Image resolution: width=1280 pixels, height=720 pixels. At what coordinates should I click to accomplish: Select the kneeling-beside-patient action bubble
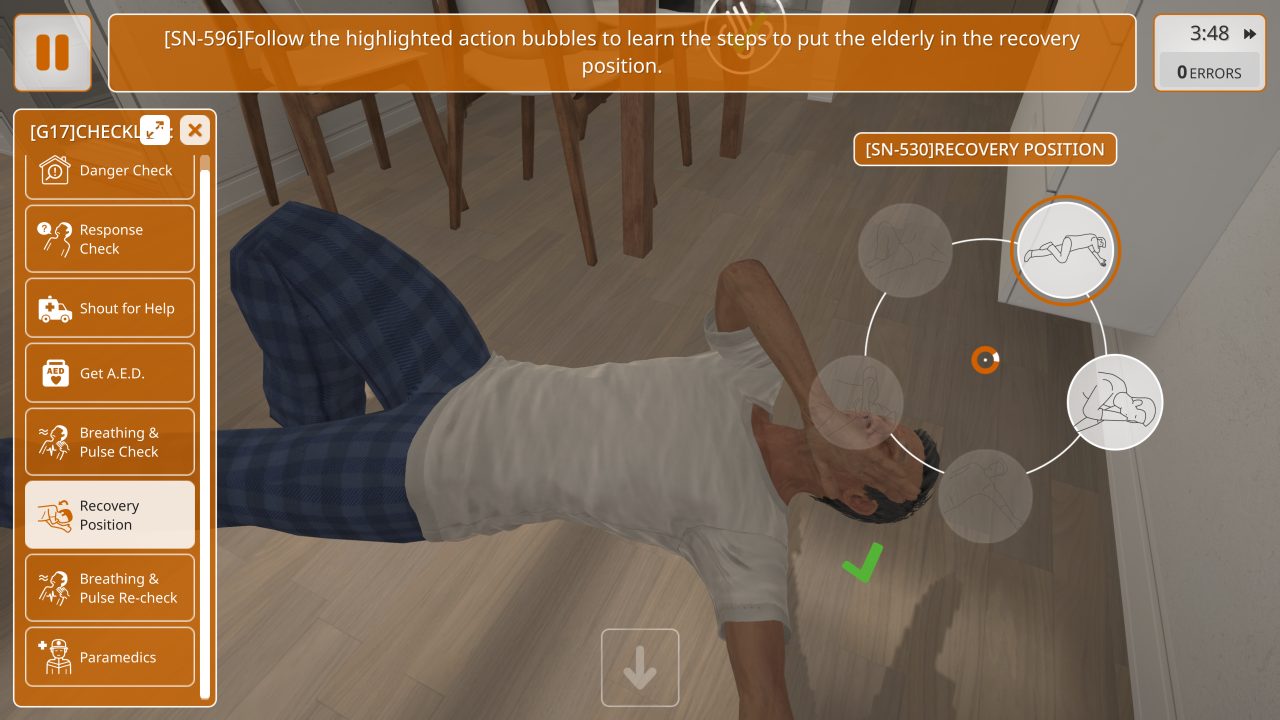[x=1115, y=402]
